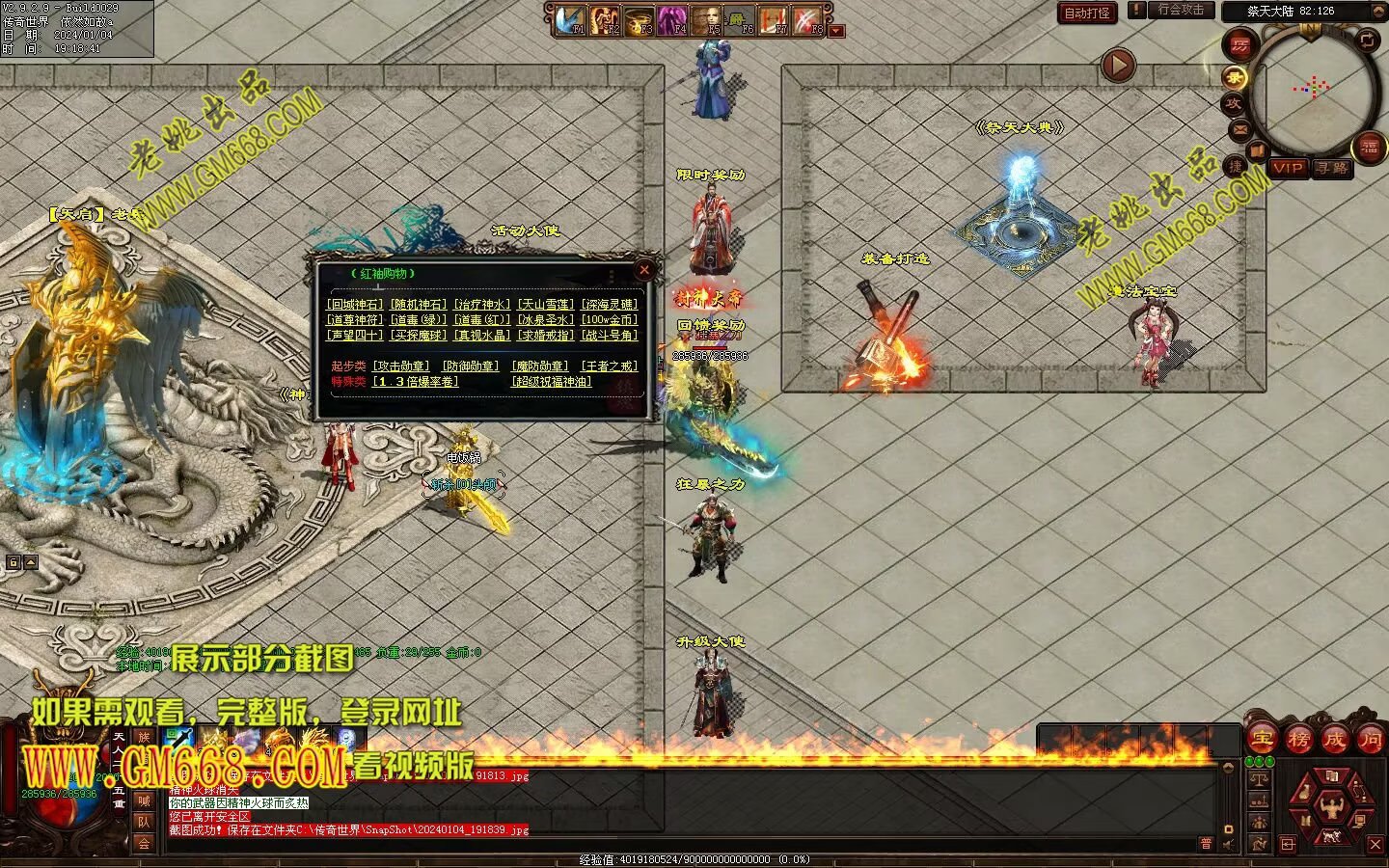Click the scales trade icon
This screenshot has width=1389, height=868.
[x=1259, y=779]
